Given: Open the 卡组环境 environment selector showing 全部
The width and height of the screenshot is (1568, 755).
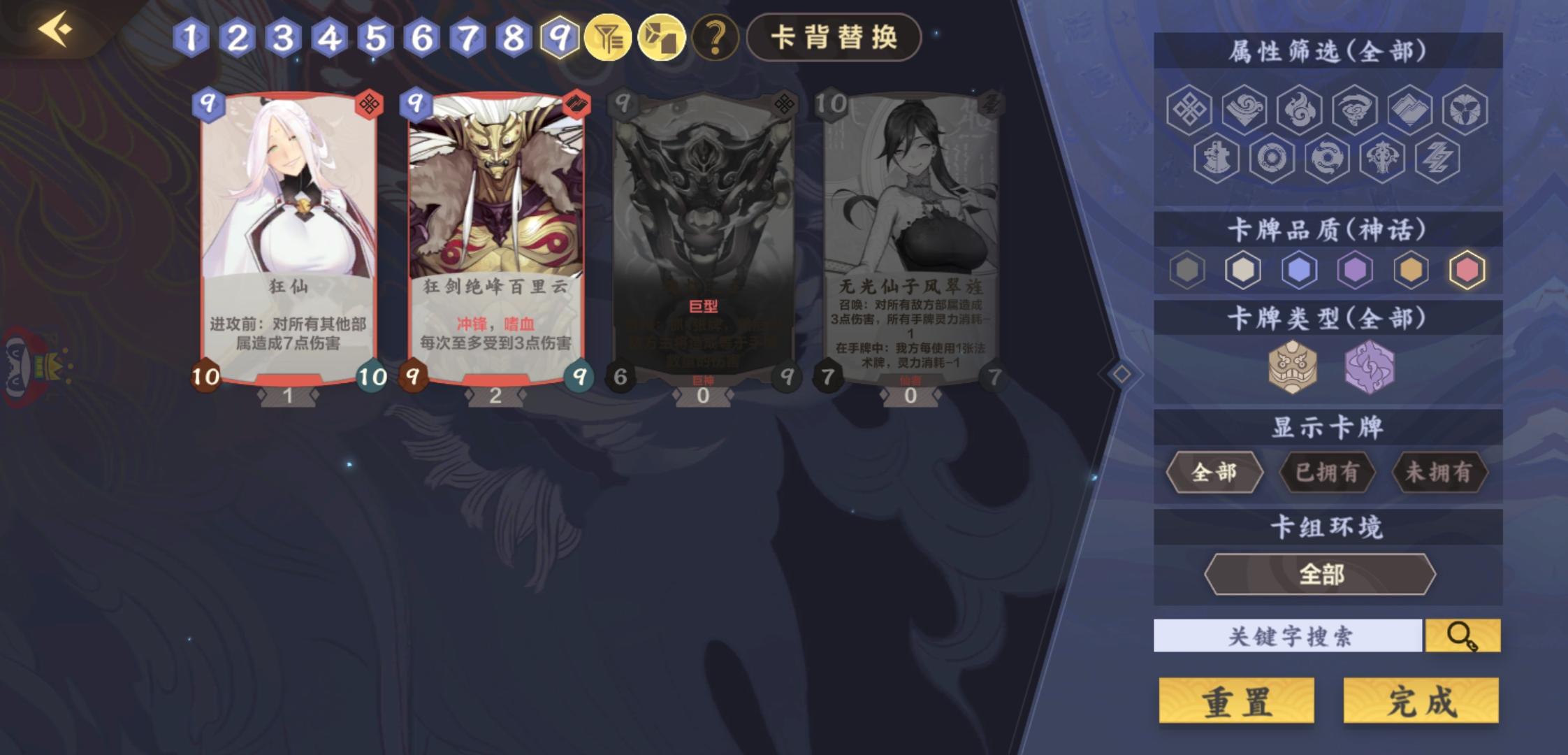Looking at the screenshot, I should click(1321, 573).
